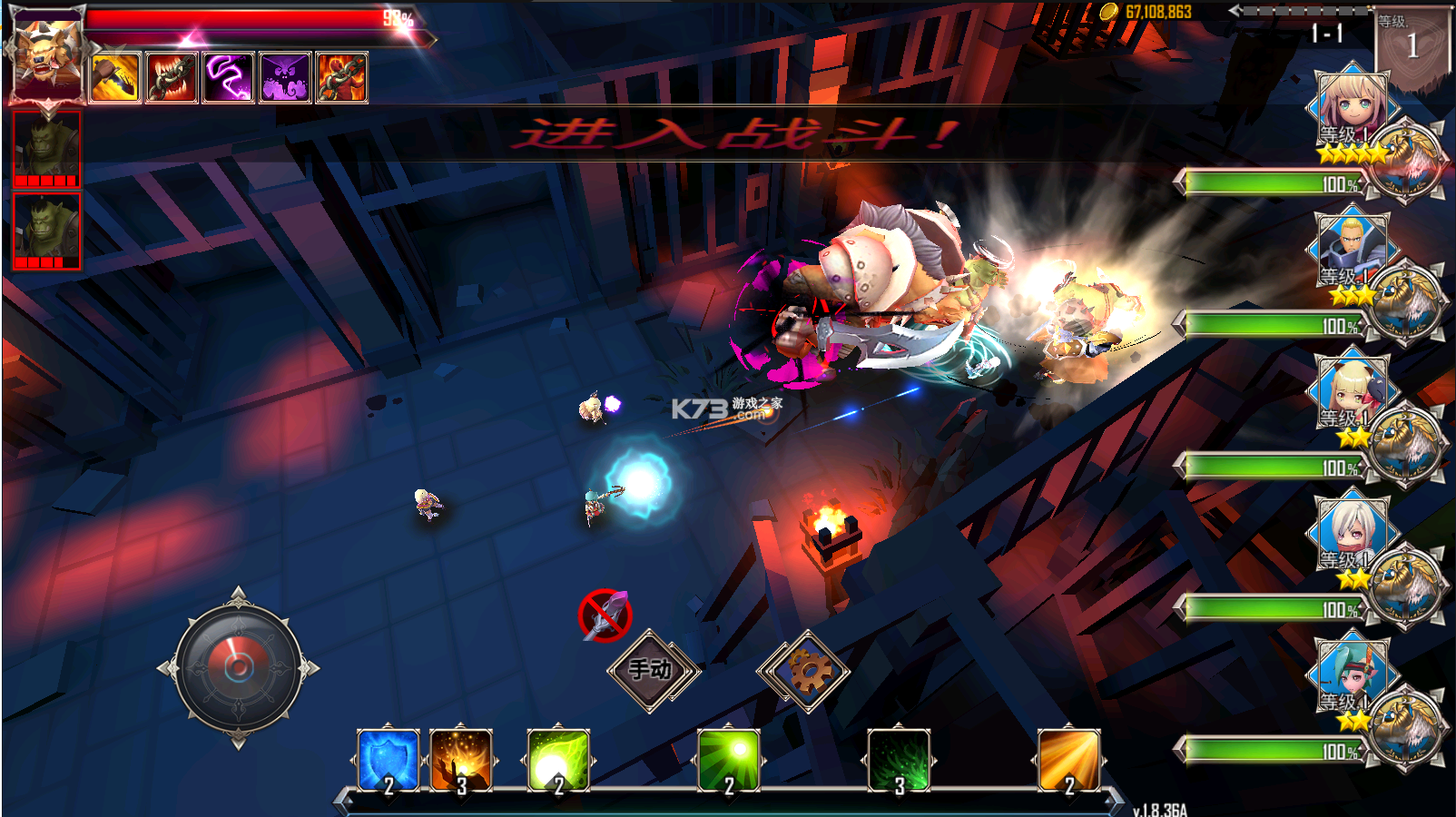Click the back arrow beside stage 1-1
The image size is (1456, 817).
pos(1235,11)
